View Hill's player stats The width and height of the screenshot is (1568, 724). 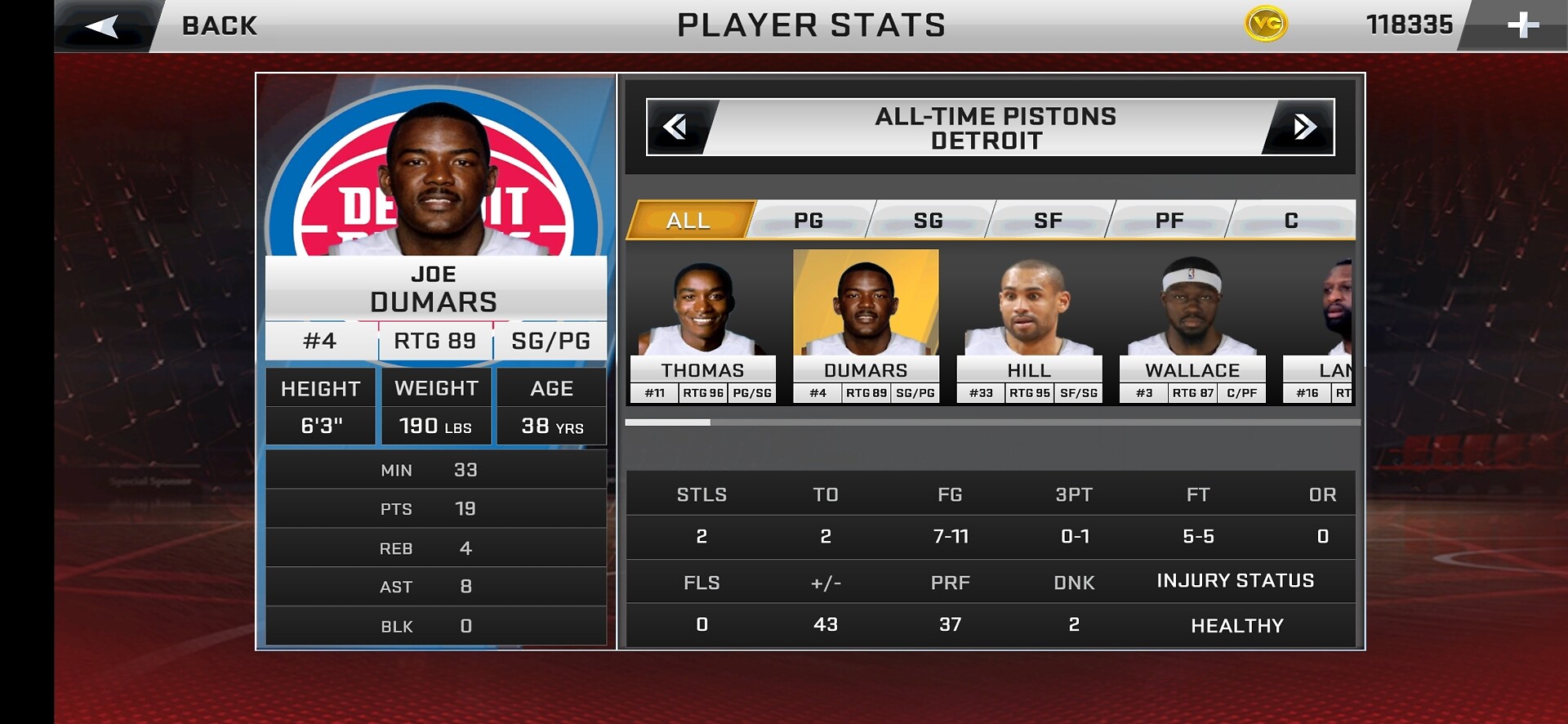coord(1029,327)
